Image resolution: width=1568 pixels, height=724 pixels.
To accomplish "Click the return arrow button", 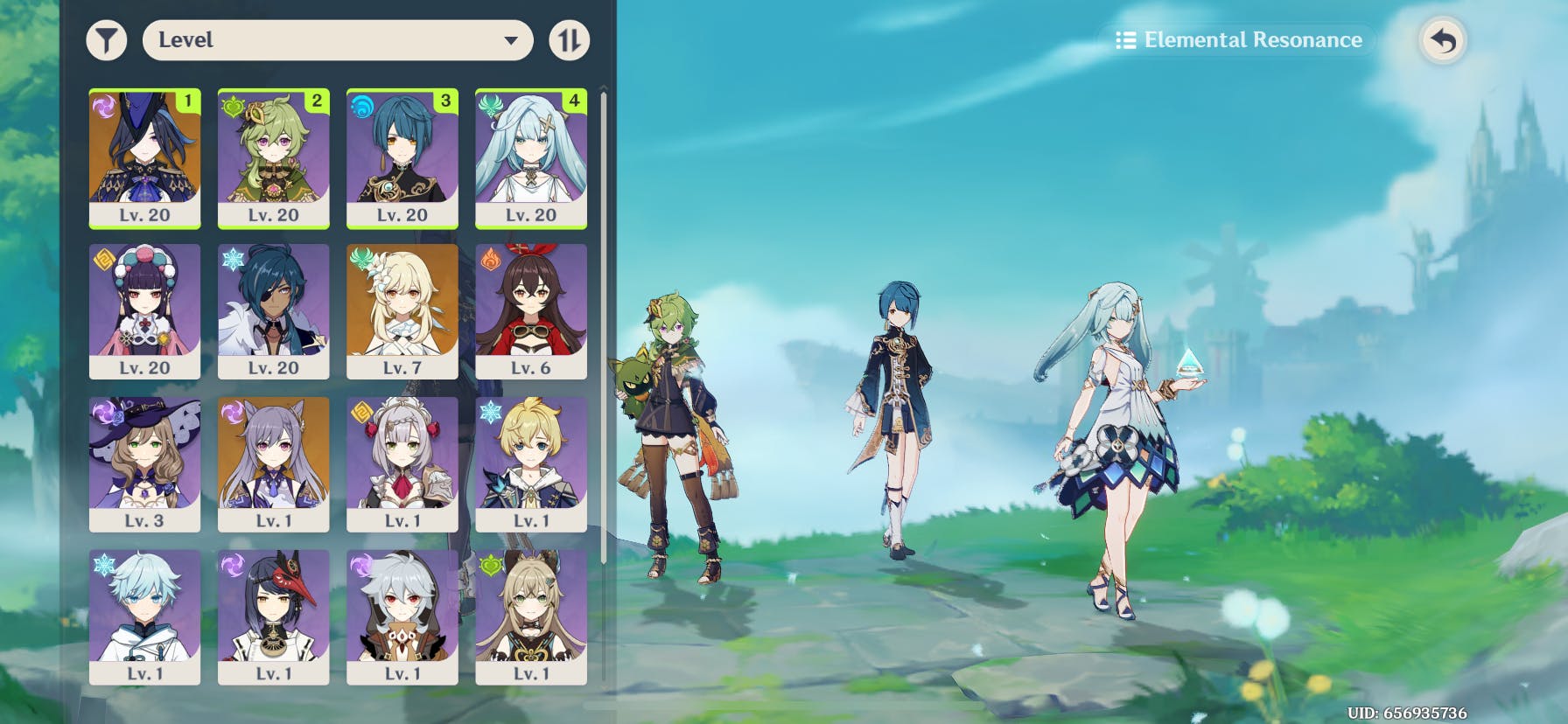I will pyautogui.click(x=1443, y=40).
